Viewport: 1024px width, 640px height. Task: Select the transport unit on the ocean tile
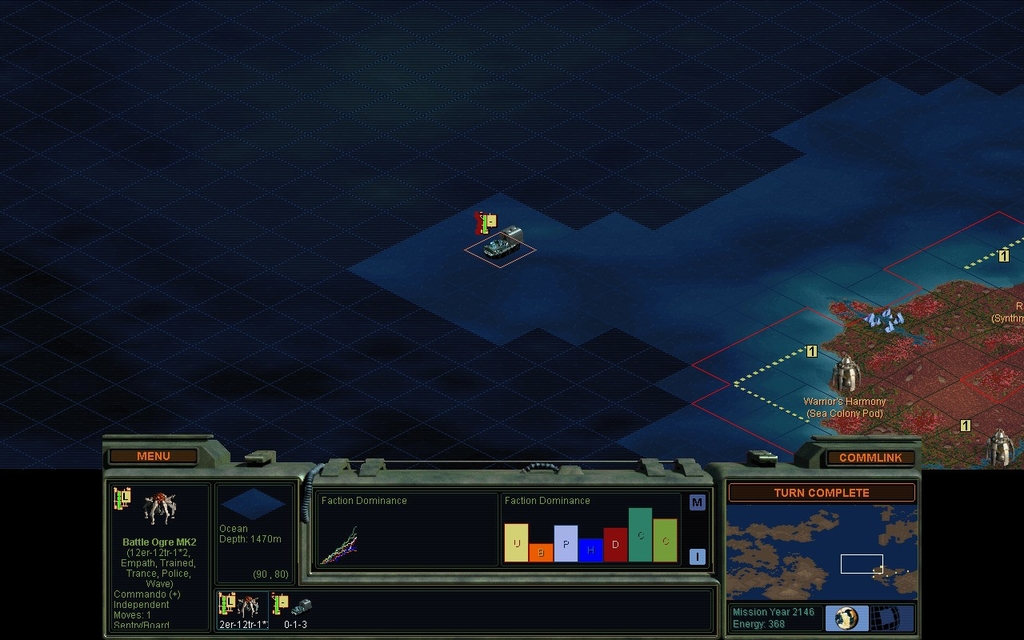(499, 244)
